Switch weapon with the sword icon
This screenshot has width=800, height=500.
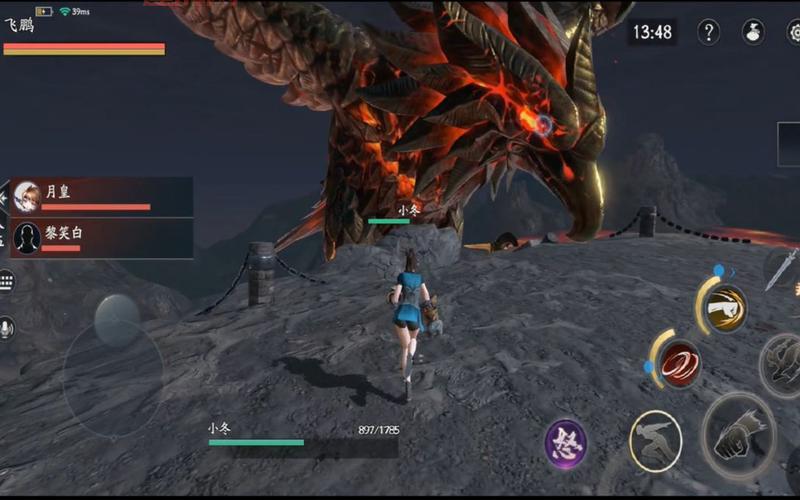pos(782,268)
